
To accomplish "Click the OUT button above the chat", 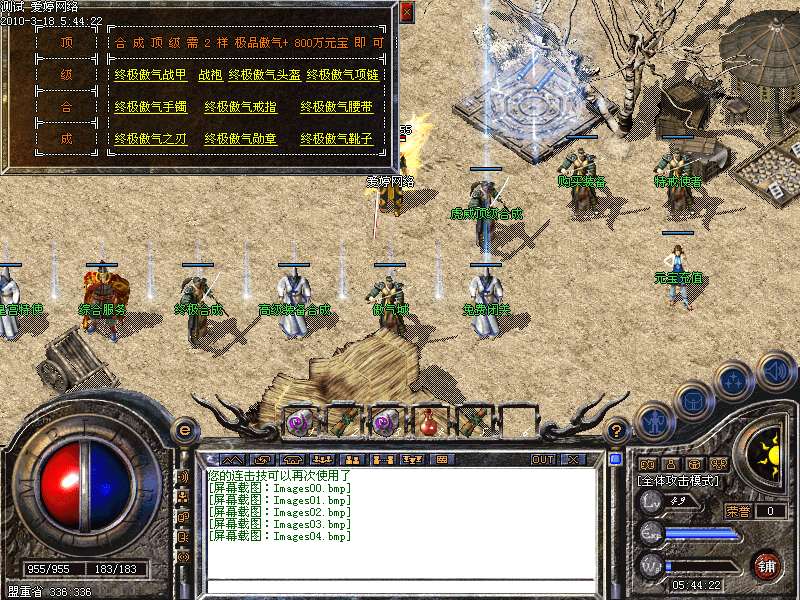I will (543, 460).
